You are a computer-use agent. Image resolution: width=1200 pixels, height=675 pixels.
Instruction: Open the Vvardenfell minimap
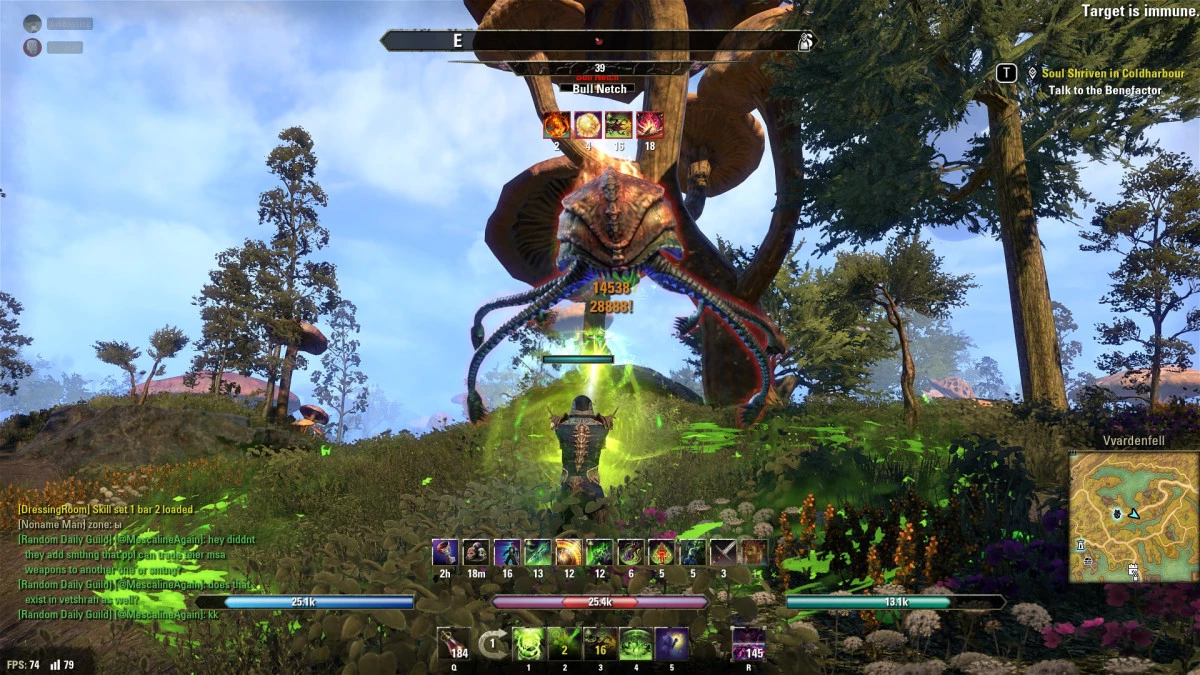(x=1131, y=516)
